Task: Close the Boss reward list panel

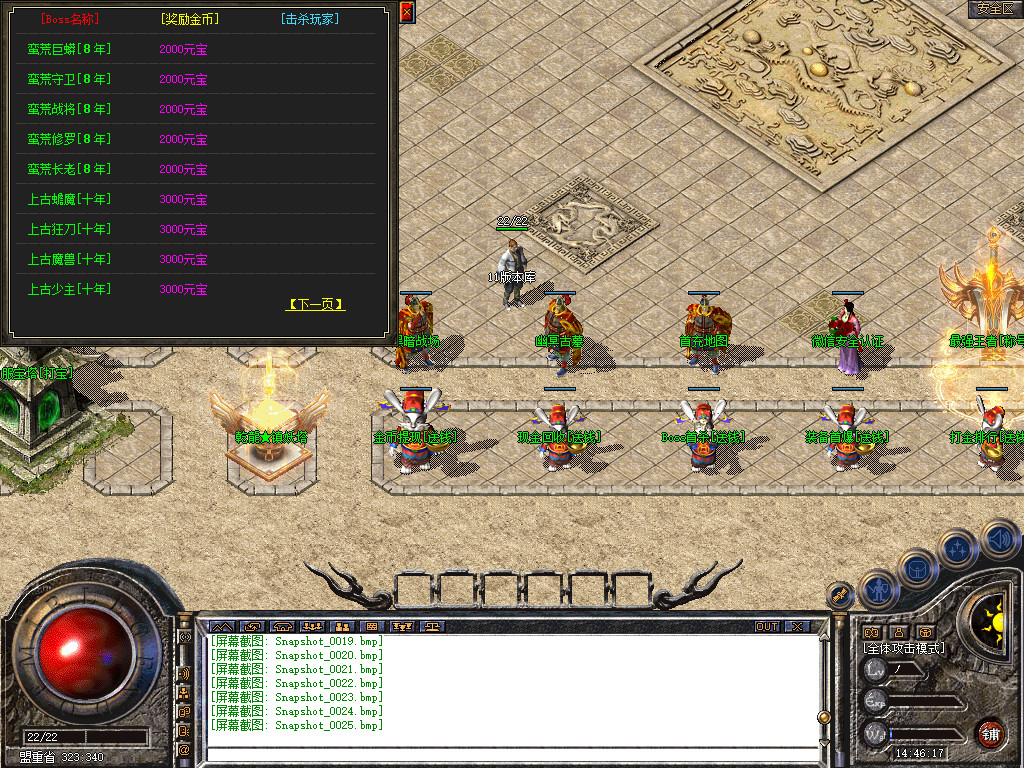Action: [406, 12]
